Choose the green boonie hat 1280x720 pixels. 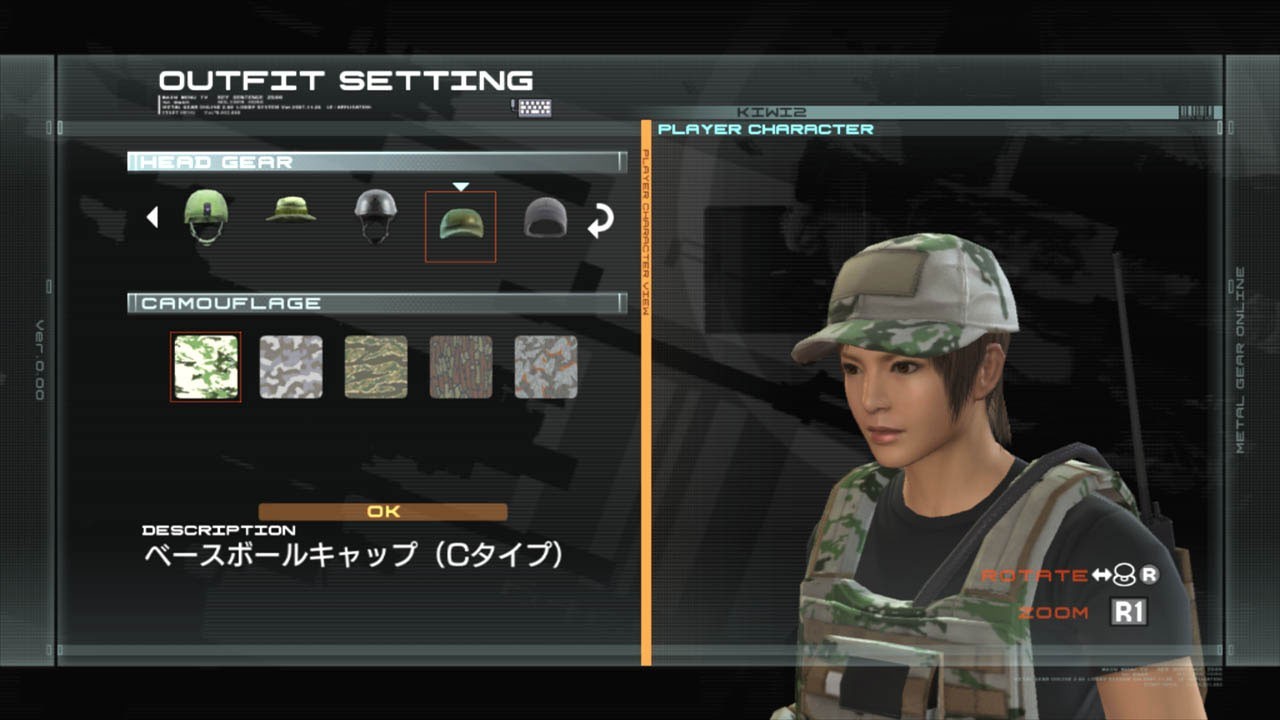click(291, 211)
